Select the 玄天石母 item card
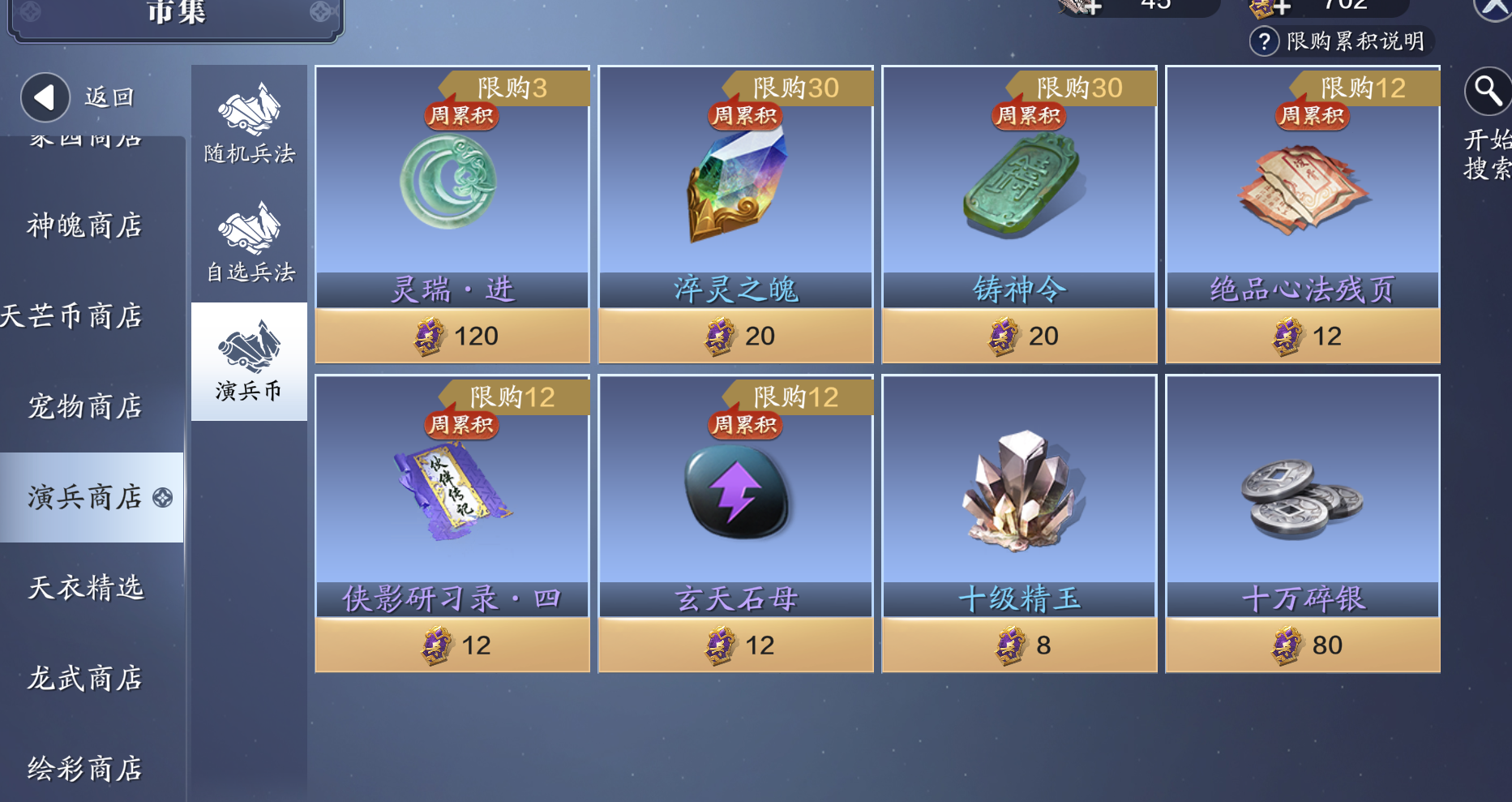 click(x=735, y=523)
